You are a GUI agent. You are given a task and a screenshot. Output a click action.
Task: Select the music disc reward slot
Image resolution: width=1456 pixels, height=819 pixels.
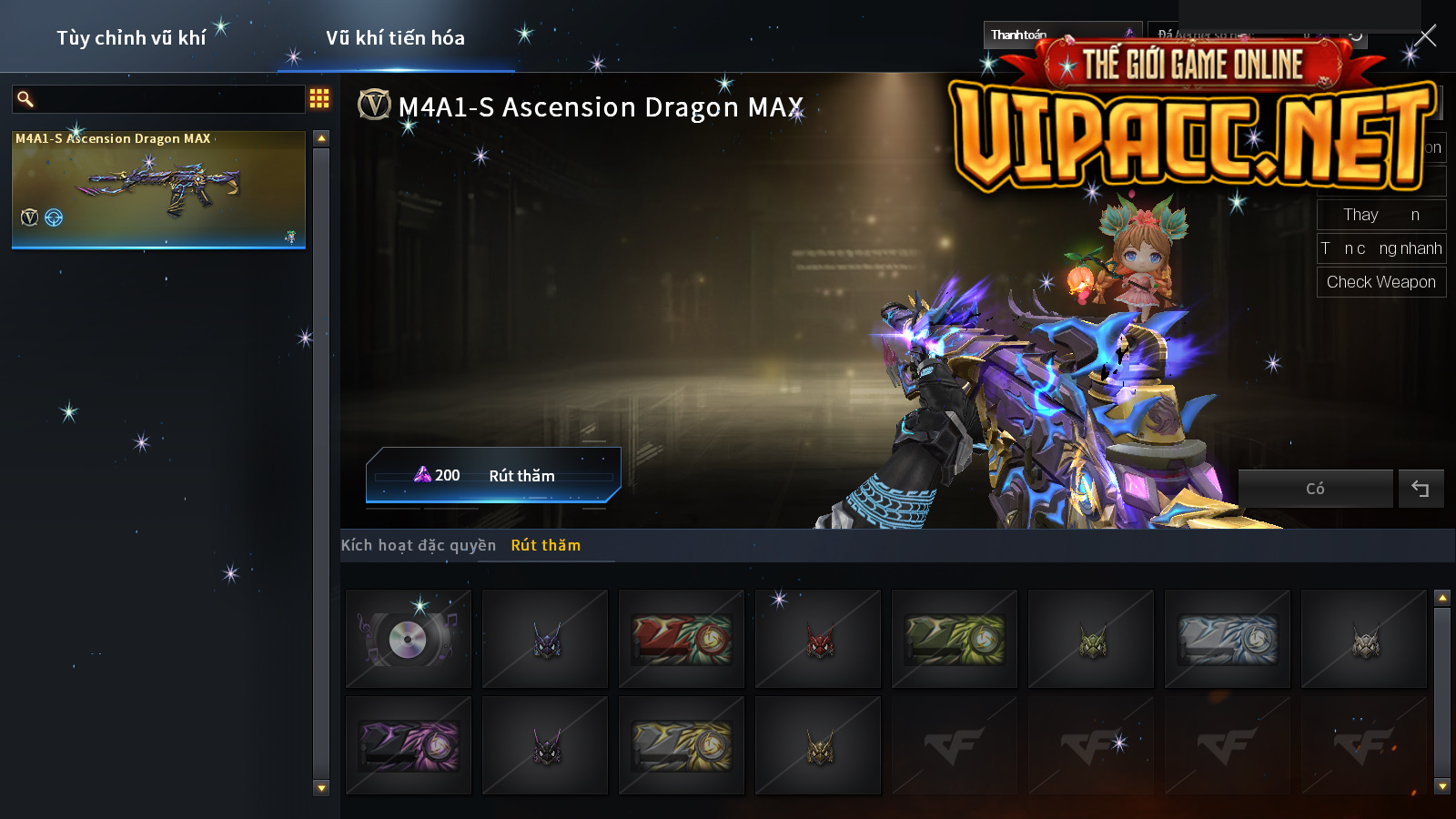pos(409,639)
